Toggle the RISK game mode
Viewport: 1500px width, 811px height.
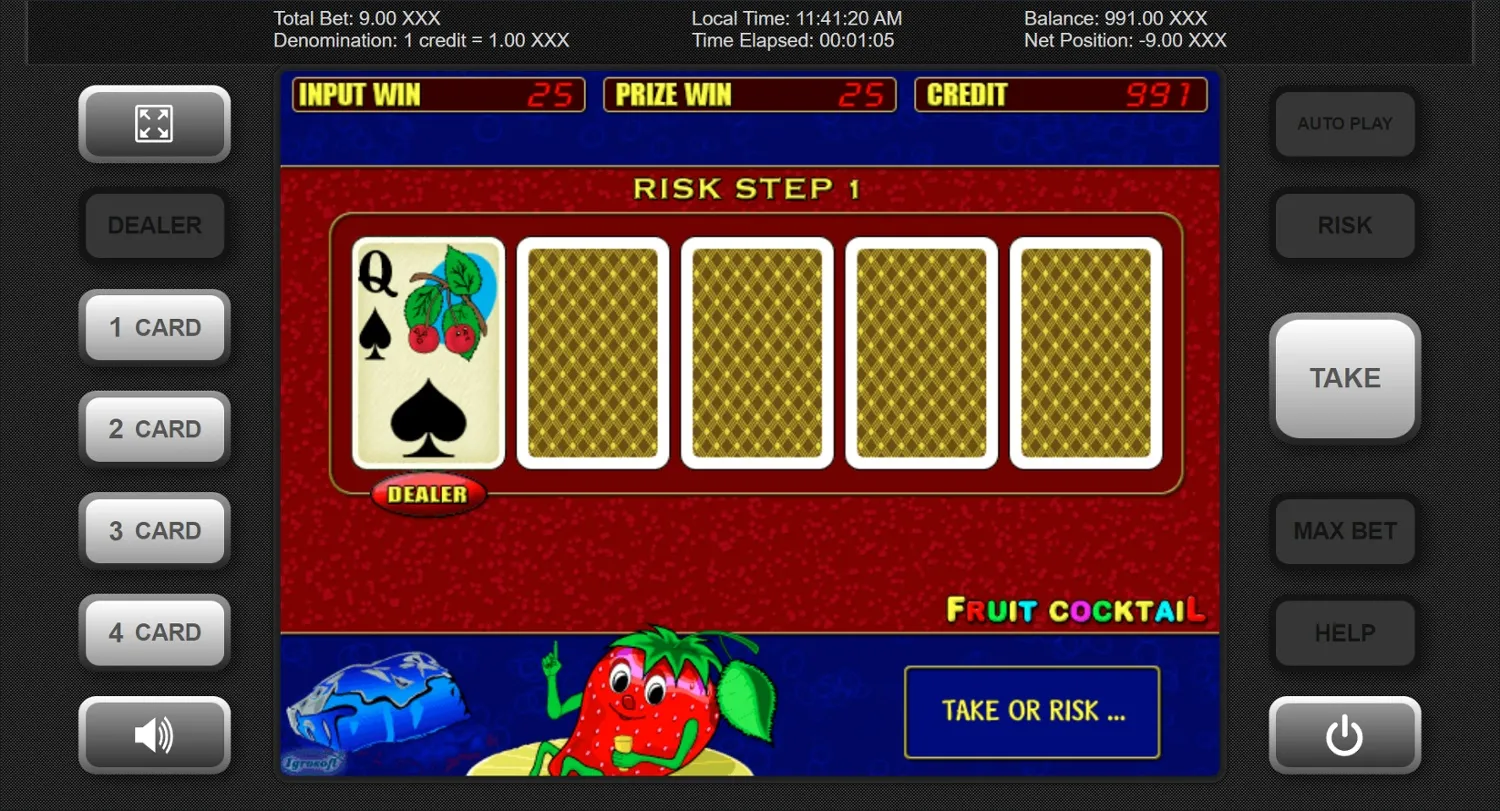pos(1344,225)
